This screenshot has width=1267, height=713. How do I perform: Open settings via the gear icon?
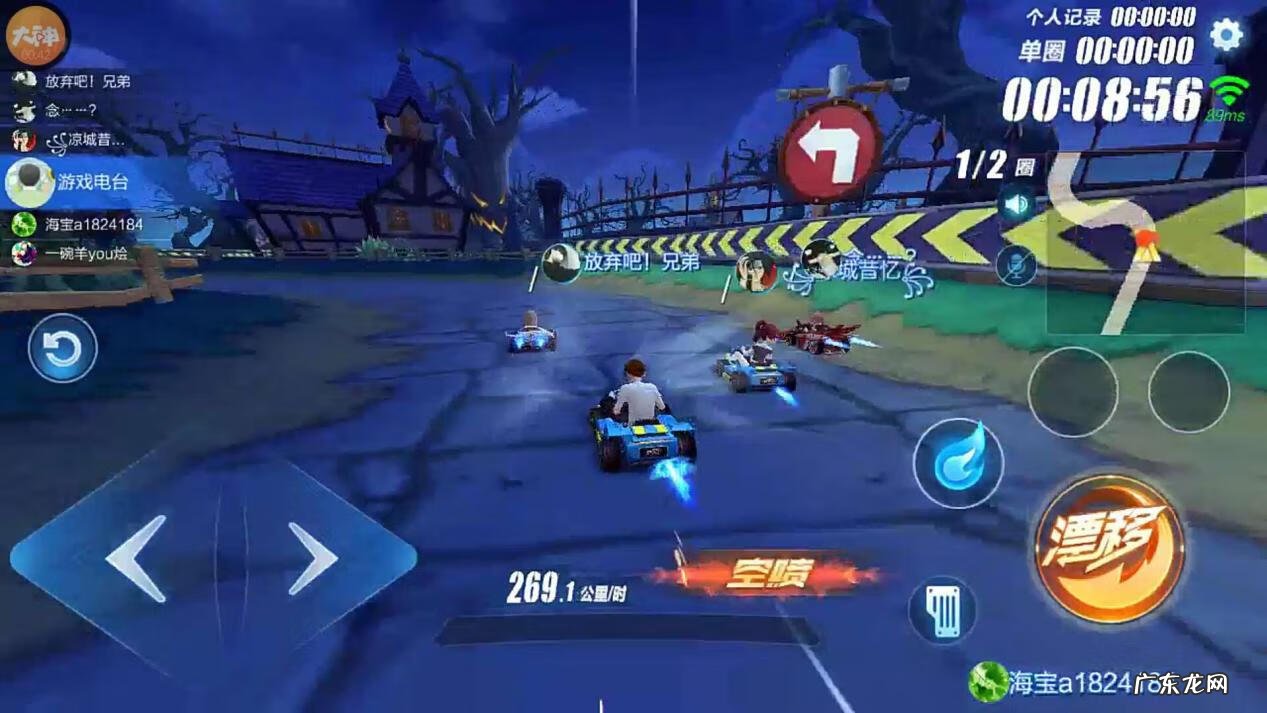pyautogui.click(x=1226, y=35)
